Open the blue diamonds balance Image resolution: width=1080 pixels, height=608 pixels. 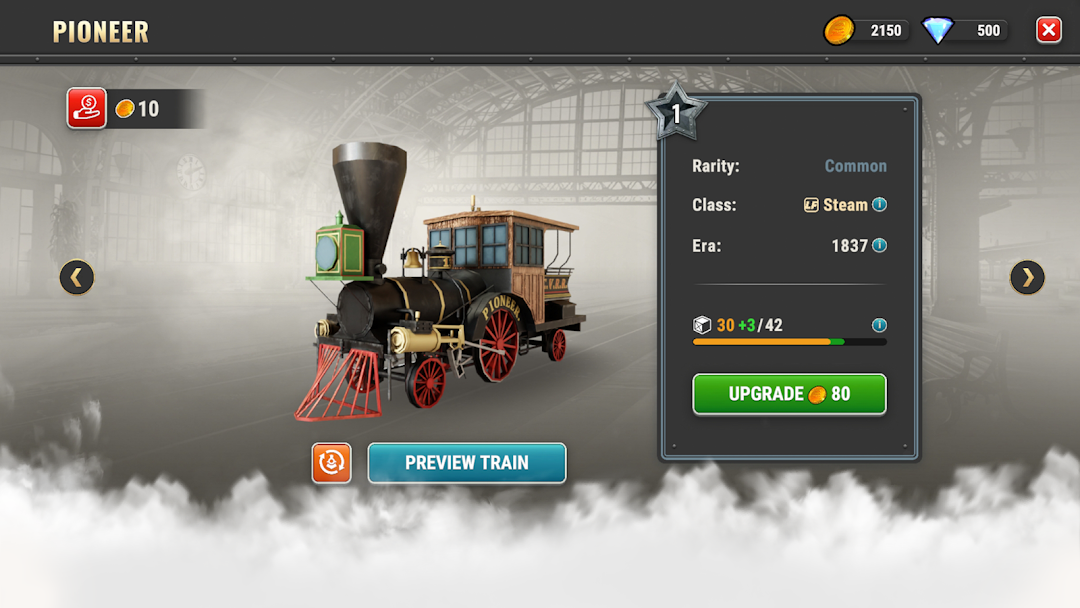[965, 30]
